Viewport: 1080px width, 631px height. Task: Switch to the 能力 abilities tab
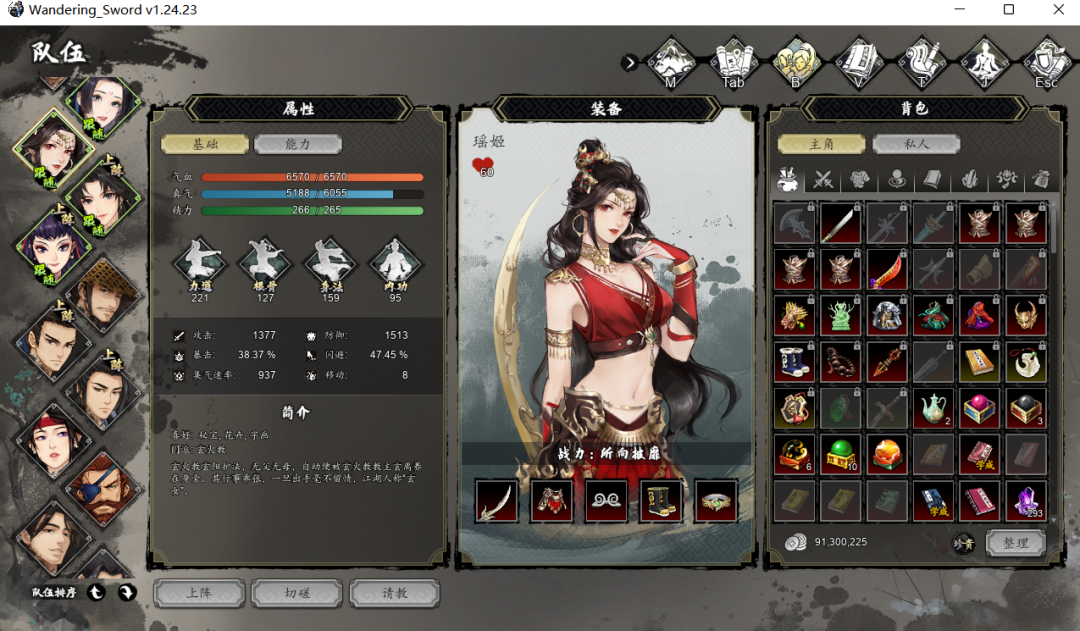tap(297, 144)
